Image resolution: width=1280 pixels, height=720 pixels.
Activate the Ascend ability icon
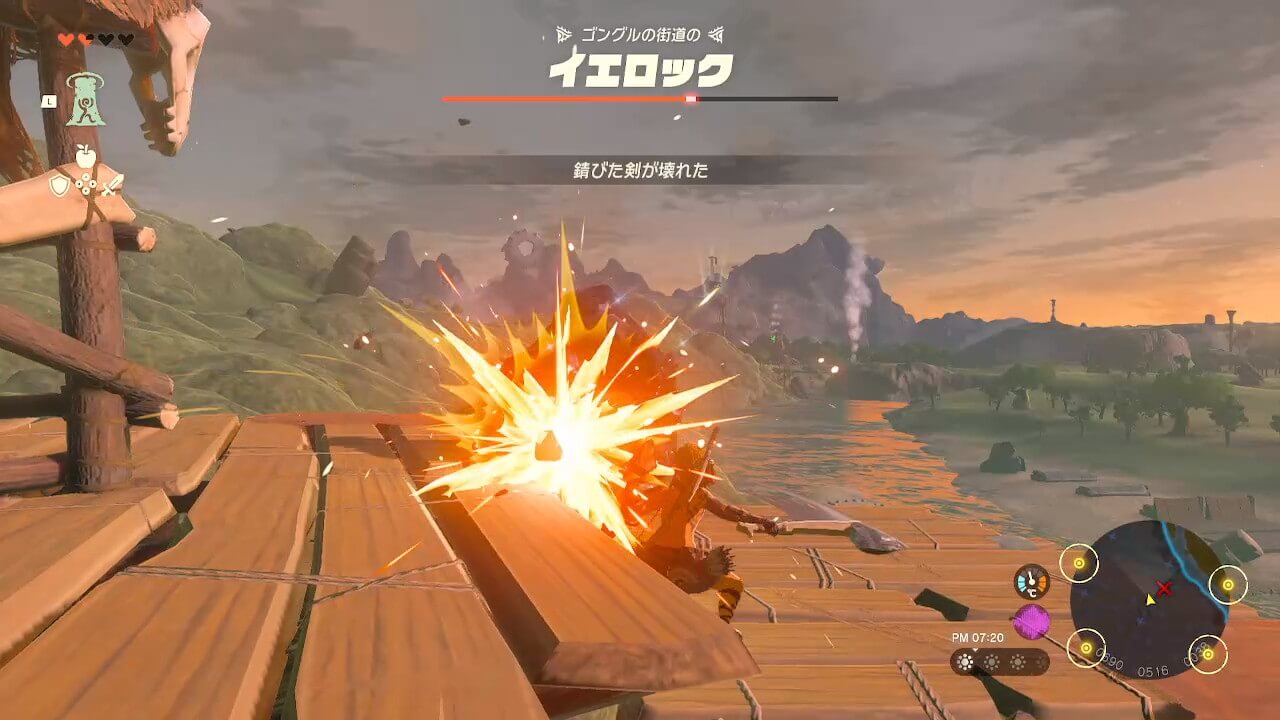86,100
